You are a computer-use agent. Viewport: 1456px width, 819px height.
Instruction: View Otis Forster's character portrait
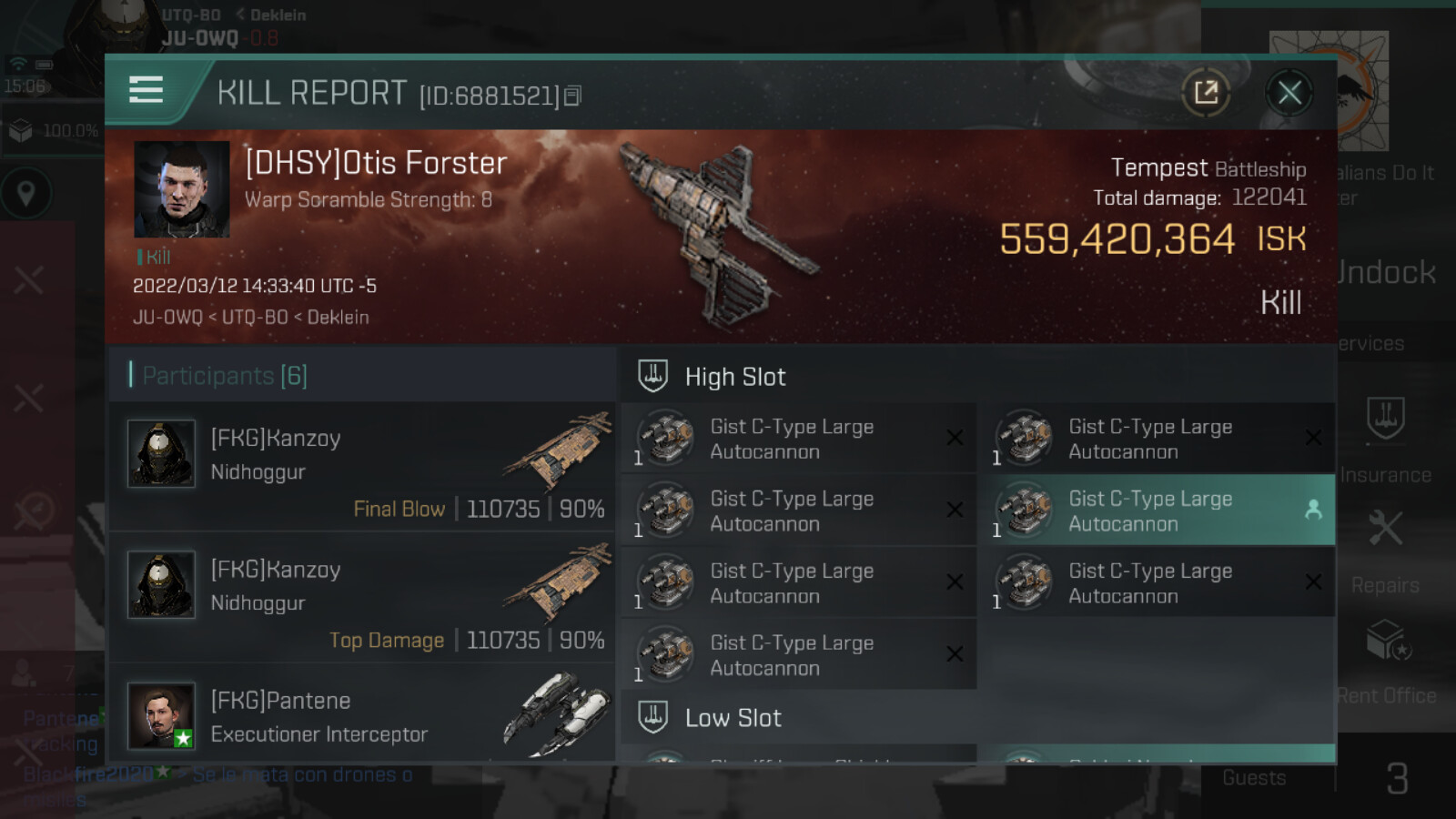click(181, 189)
